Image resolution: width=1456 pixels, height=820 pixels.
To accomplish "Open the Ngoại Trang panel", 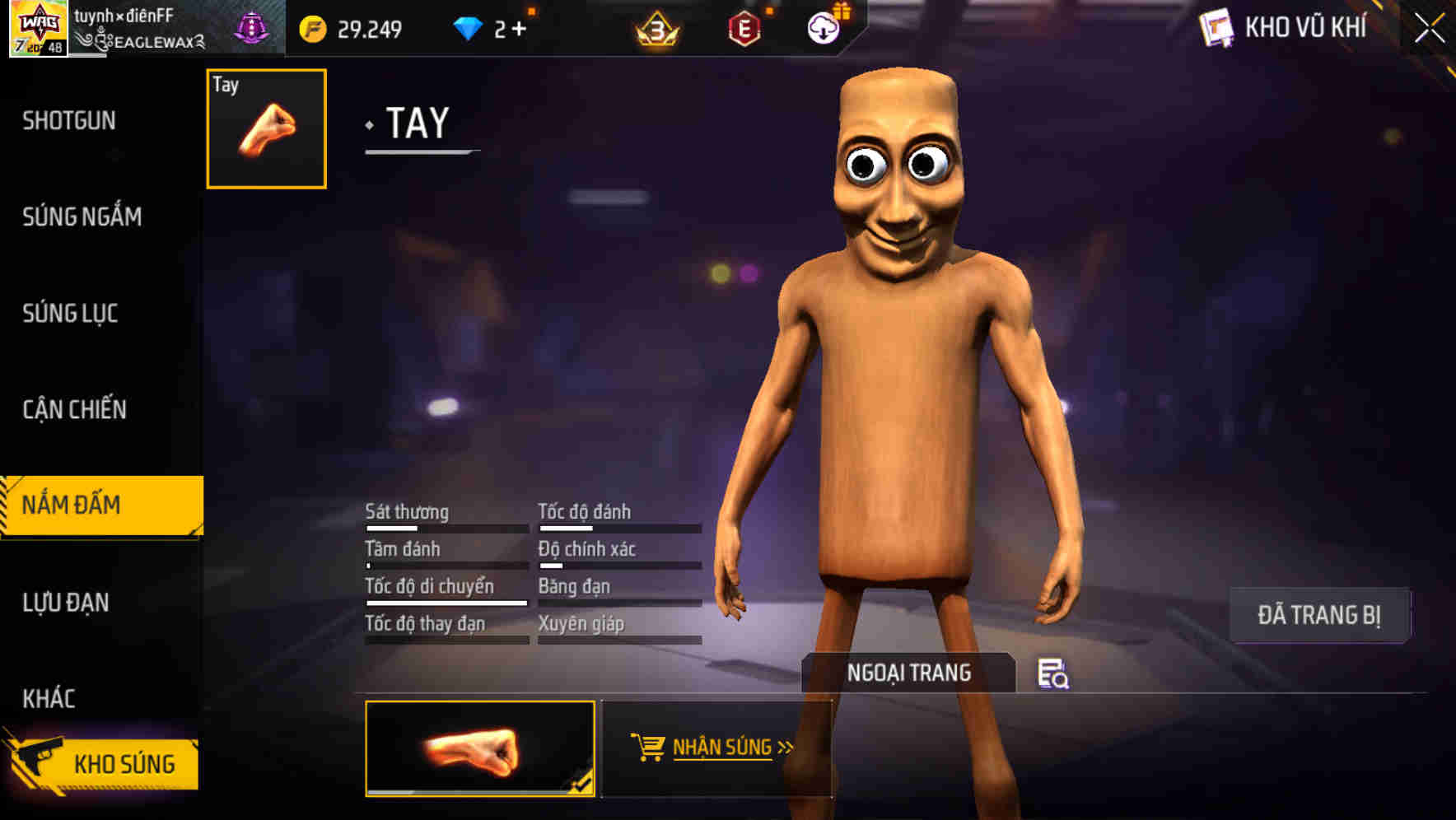I will point(909,673).
